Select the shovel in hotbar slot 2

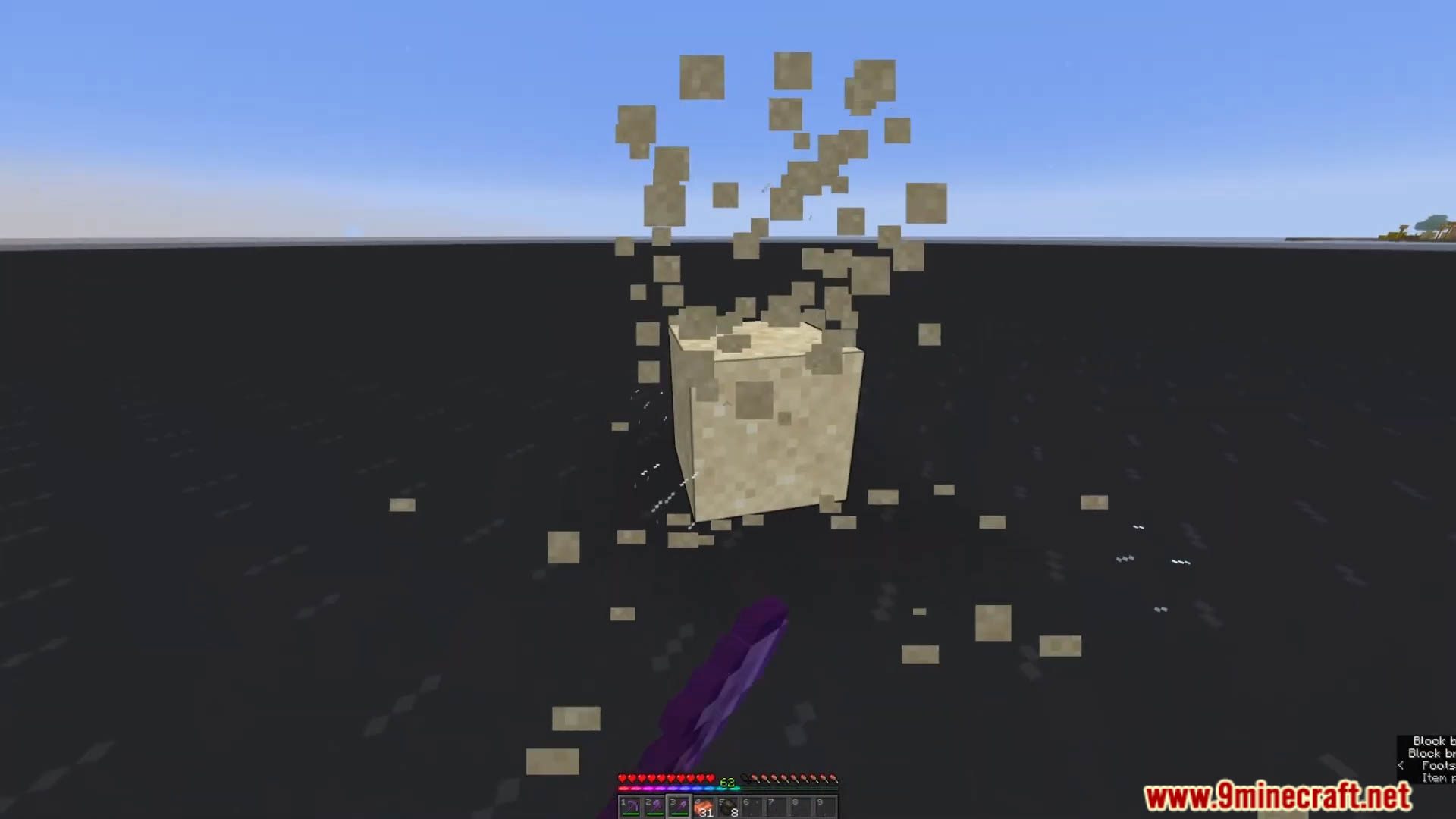click(655, 808)
